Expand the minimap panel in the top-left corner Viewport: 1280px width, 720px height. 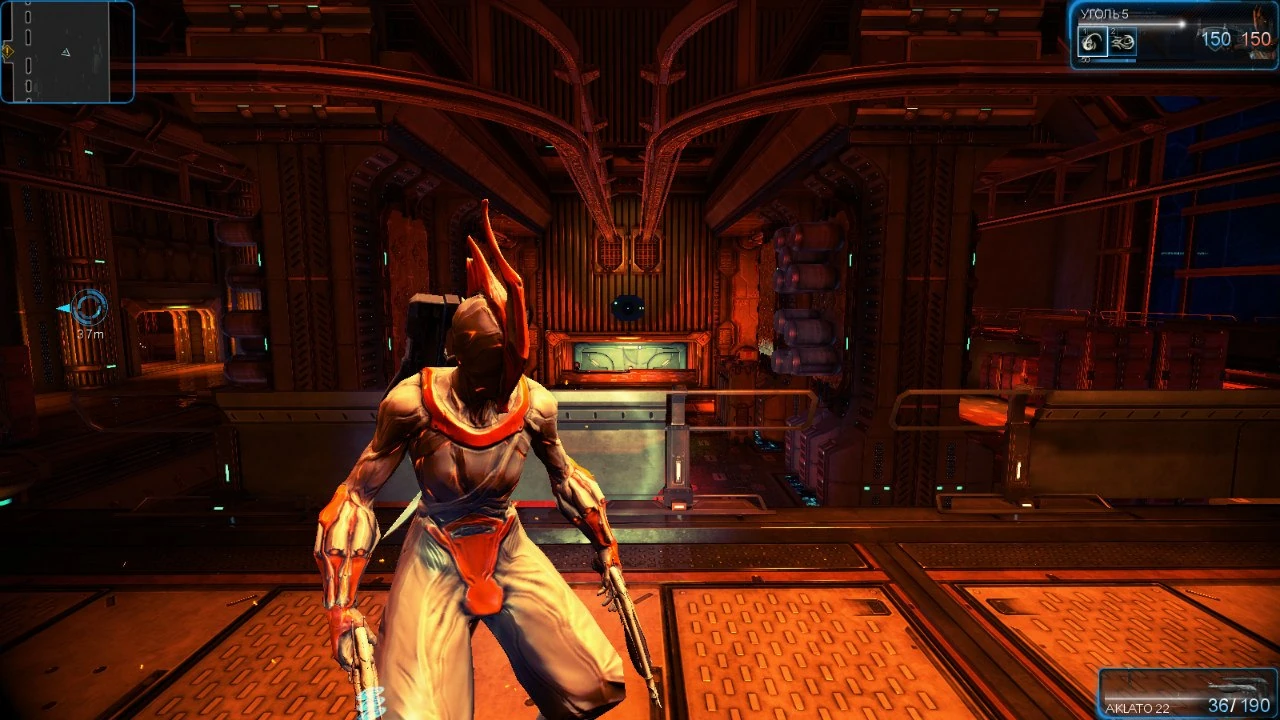(68, 52)
